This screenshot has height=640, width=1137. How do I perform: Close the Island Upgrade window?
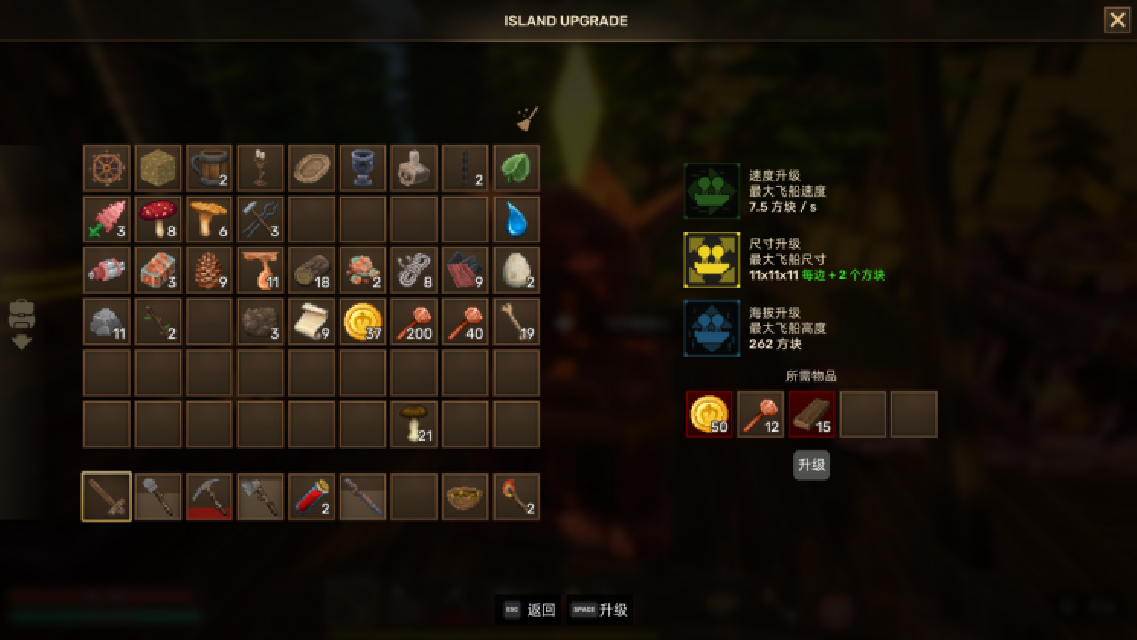[x=1117, y=20]
